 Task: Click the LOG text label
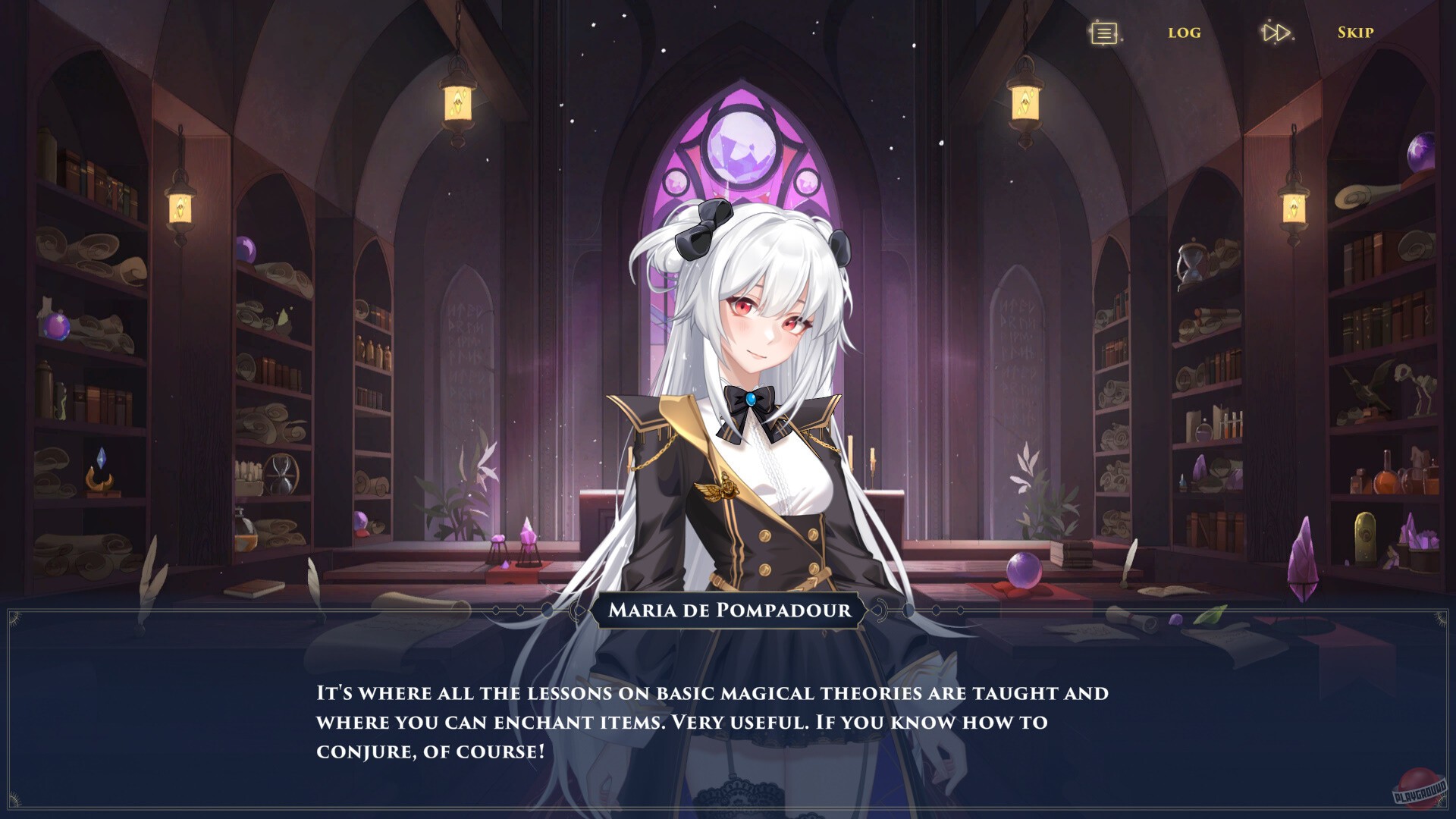(x=1185, y=33)
